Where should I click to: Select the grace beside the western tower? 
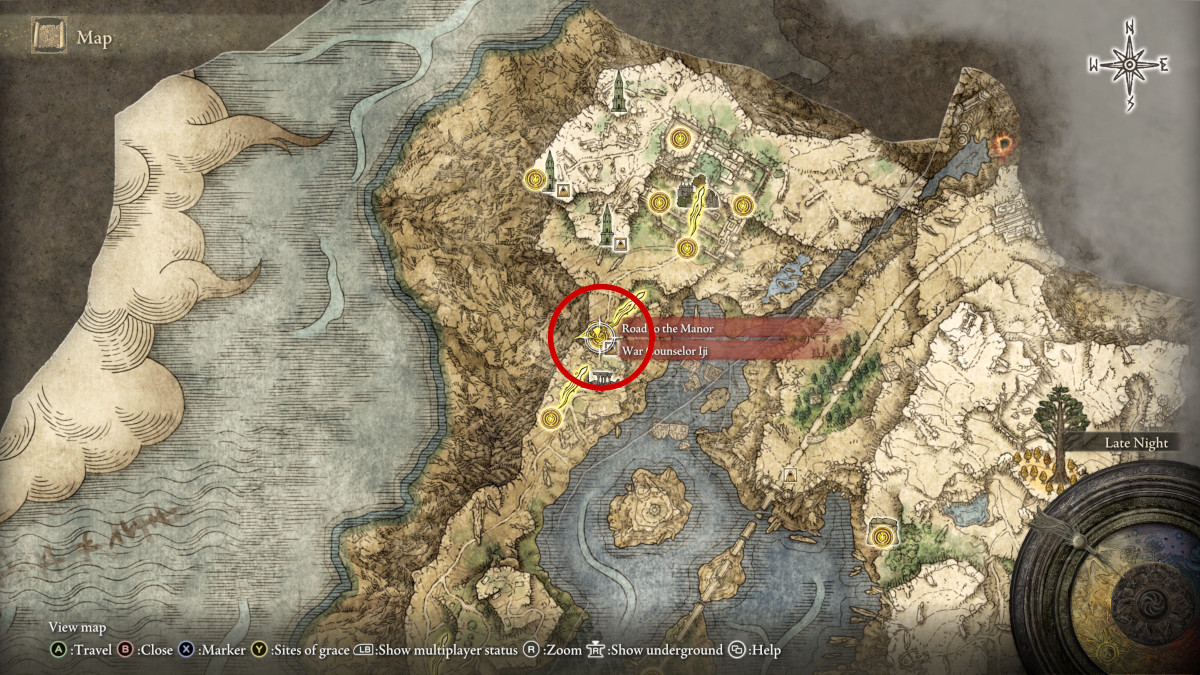pyautogui.click(x=536, y=179)
